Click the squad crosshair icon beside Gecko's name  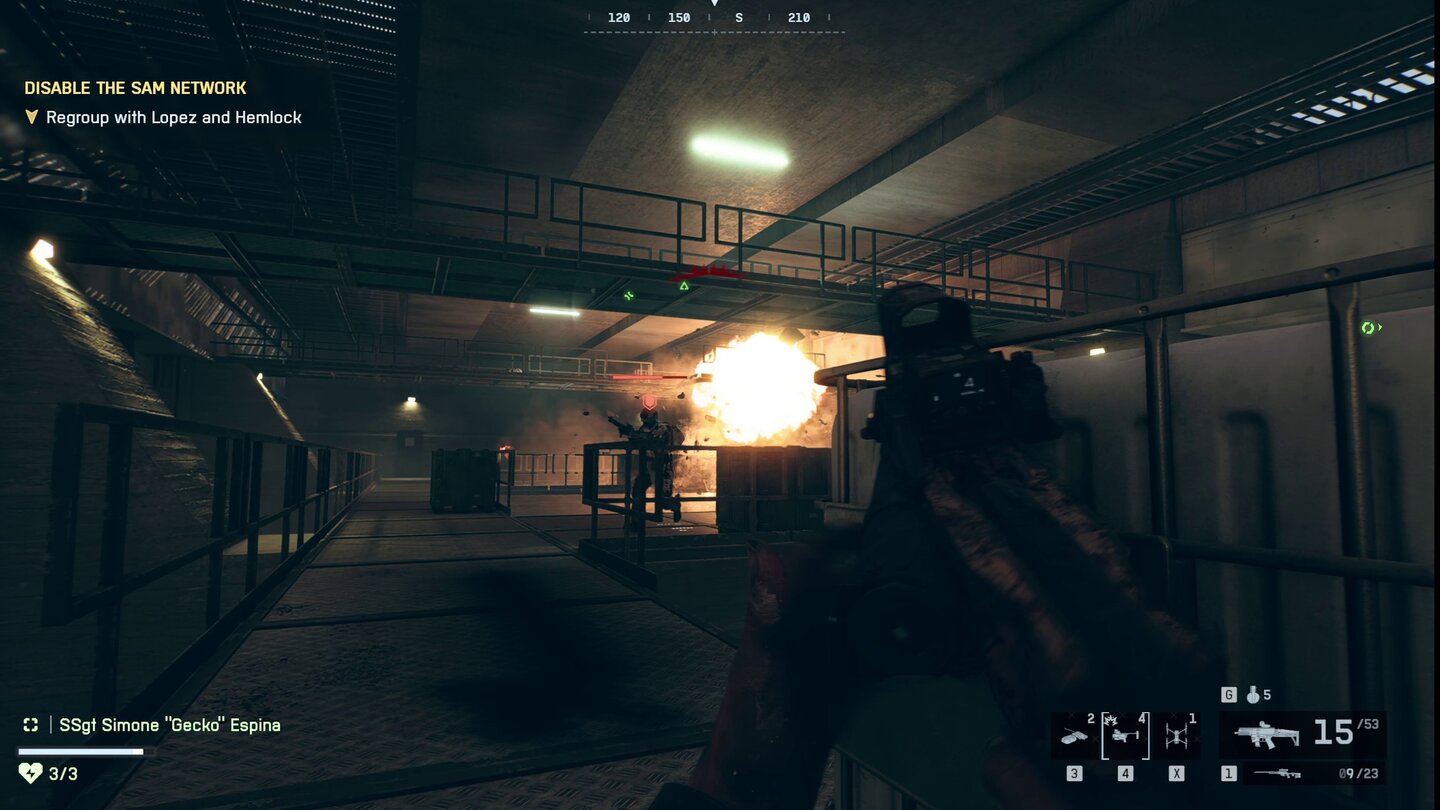(31, 724)
